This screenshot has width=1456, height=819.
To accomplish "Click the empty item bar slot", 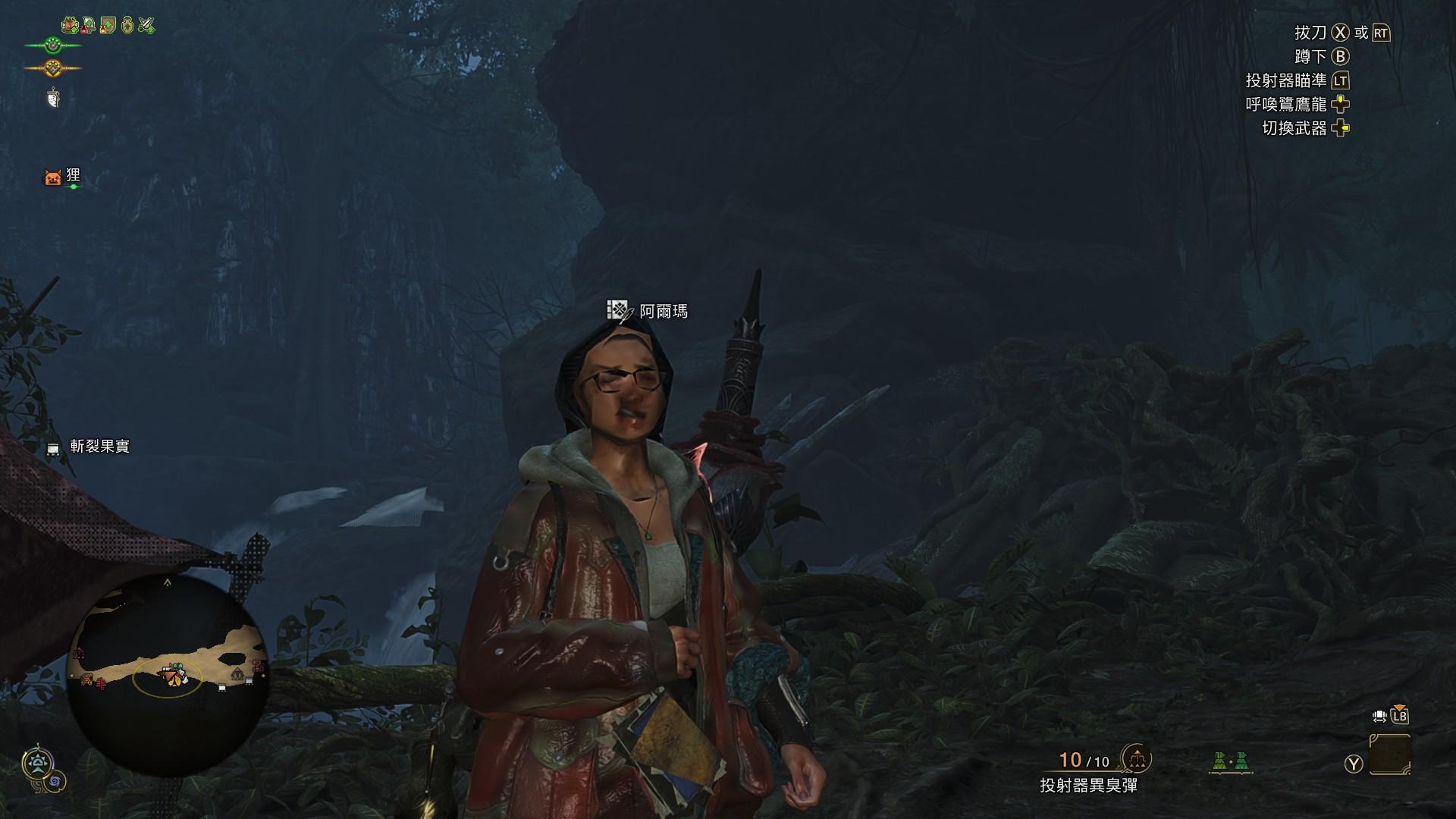I will pos(1389,755).
